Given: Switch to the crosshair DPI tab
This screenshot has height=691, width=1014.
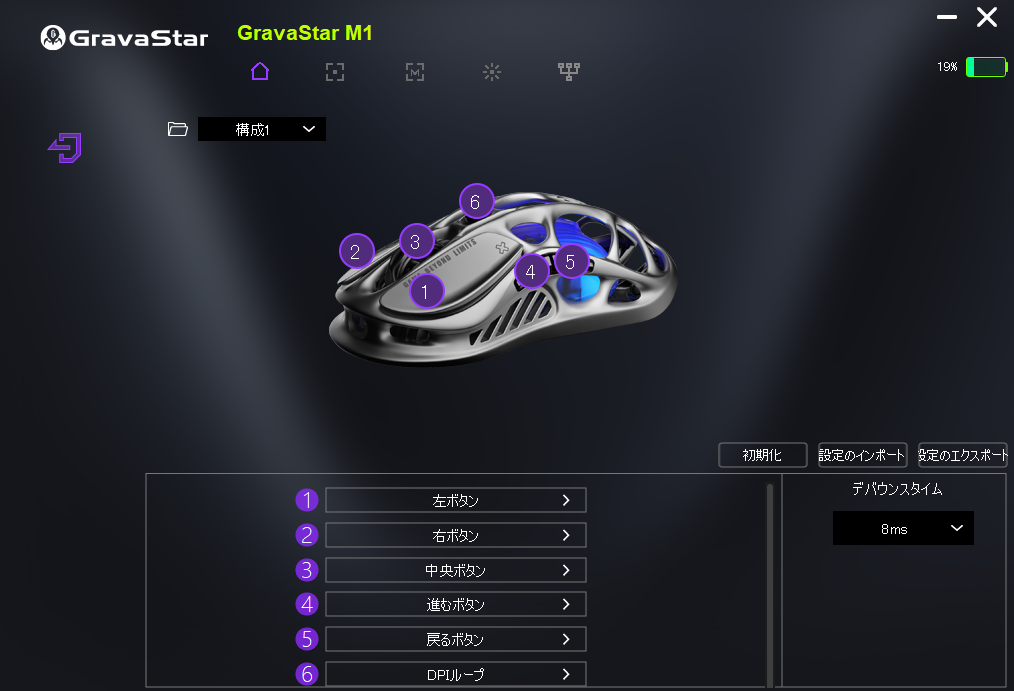Looking at the screenshot, I should point(335,71).
